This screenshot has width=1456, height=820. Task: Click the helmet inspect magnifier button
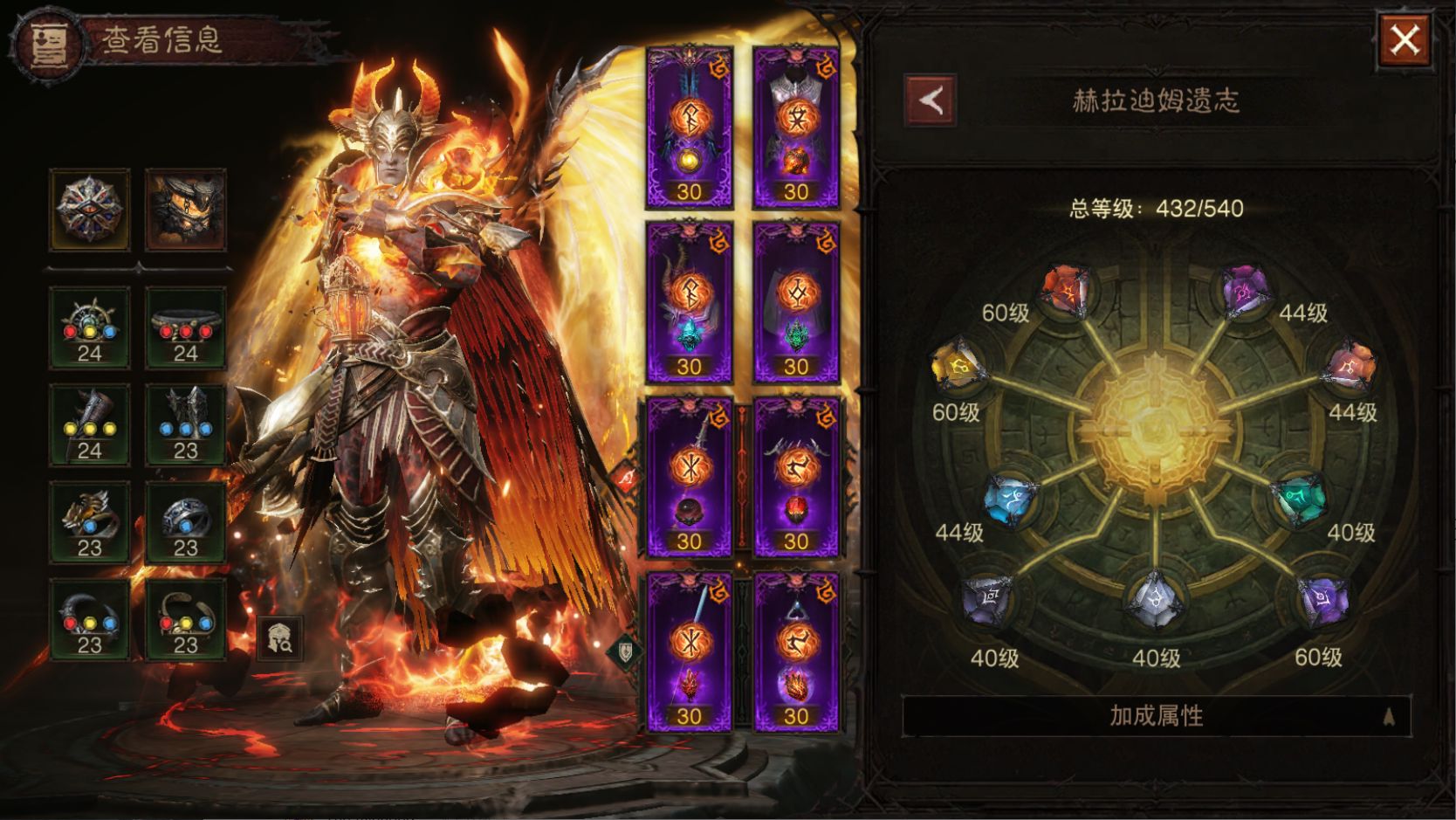point(281,638)
